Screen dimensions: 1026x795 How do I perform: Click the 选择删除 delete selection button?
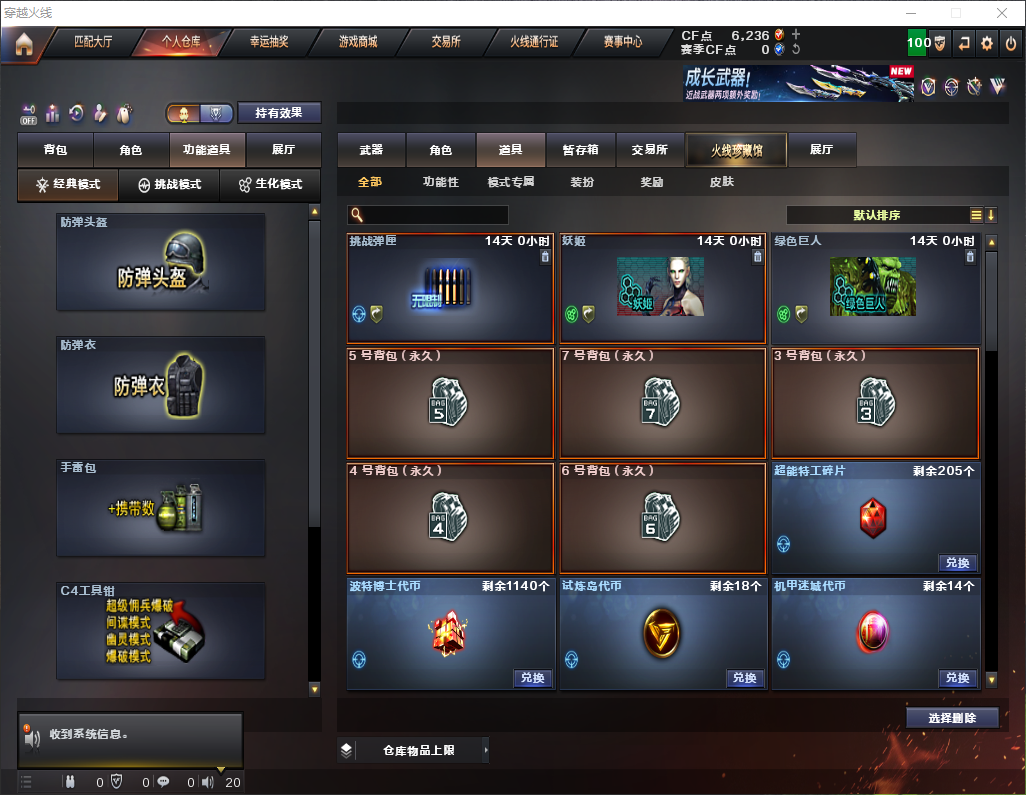pyautogui.click(x=952, y=718)
